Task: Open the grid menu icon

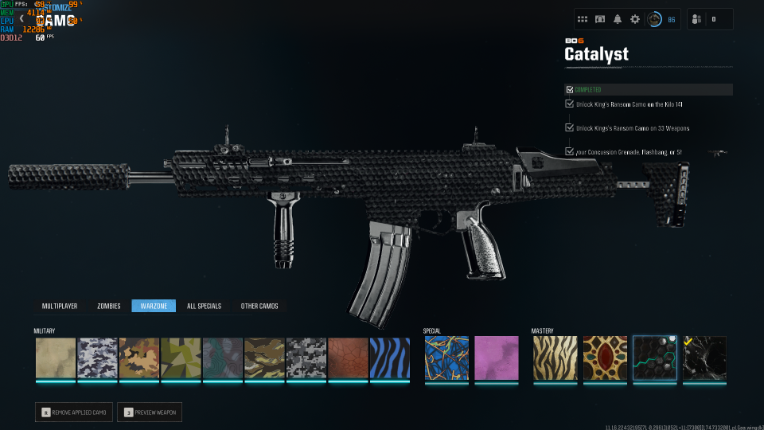Action: tap(583, 19)
